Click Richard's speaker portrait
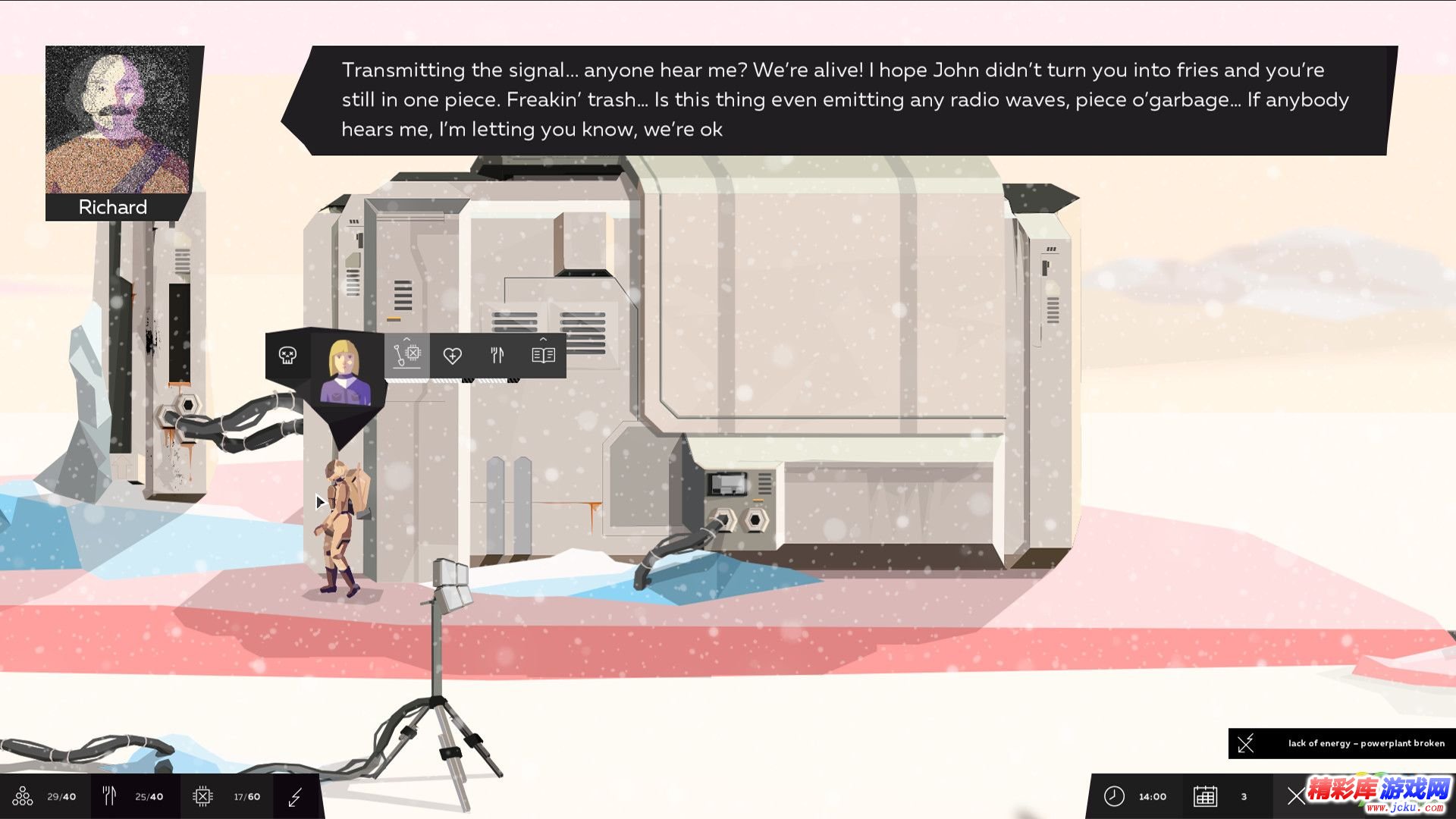The image size is (1456, 819). tap(118, 120)
